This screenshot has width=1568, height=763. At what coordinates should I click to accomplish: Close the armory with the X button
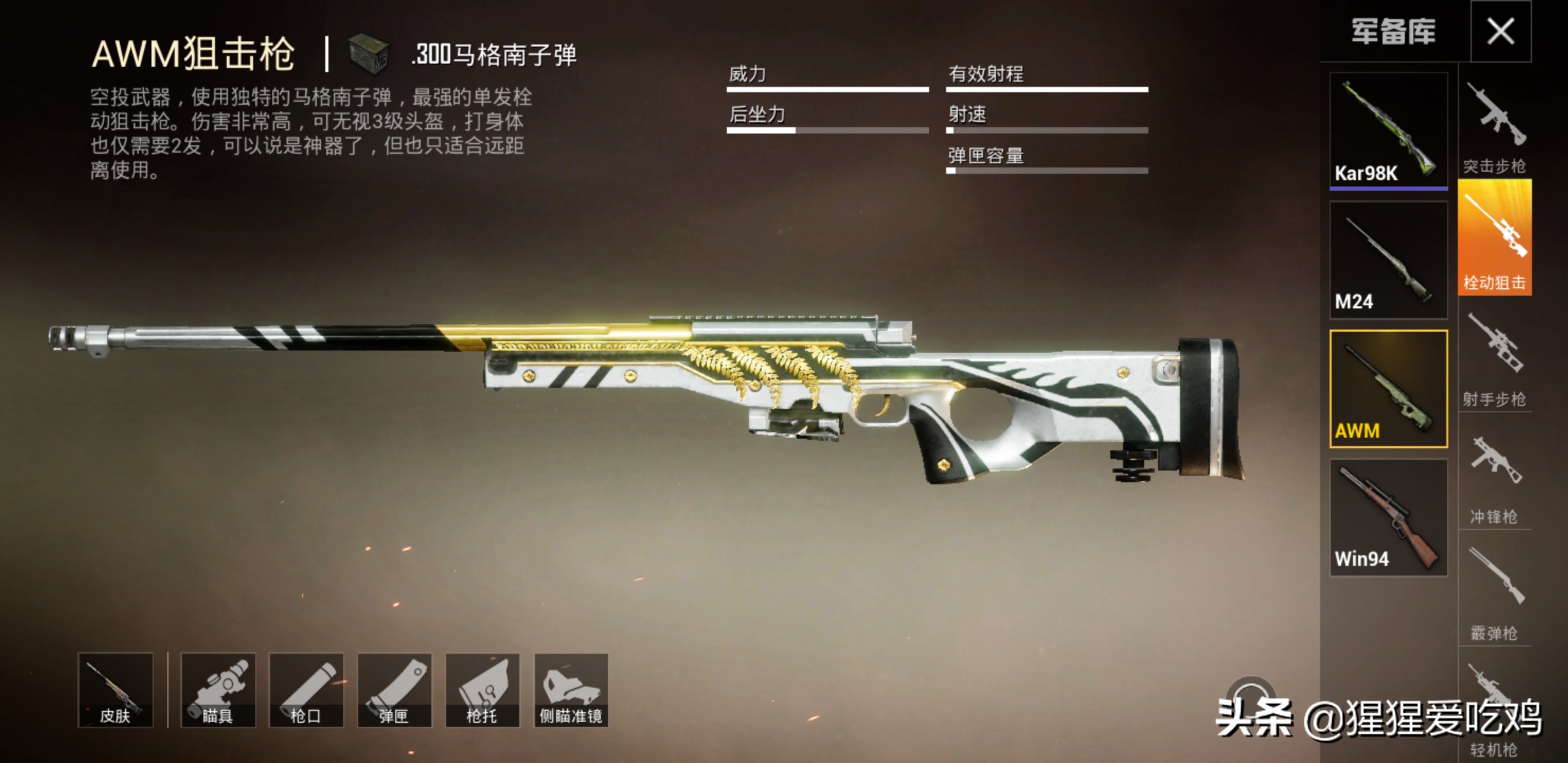point(1500,31)
